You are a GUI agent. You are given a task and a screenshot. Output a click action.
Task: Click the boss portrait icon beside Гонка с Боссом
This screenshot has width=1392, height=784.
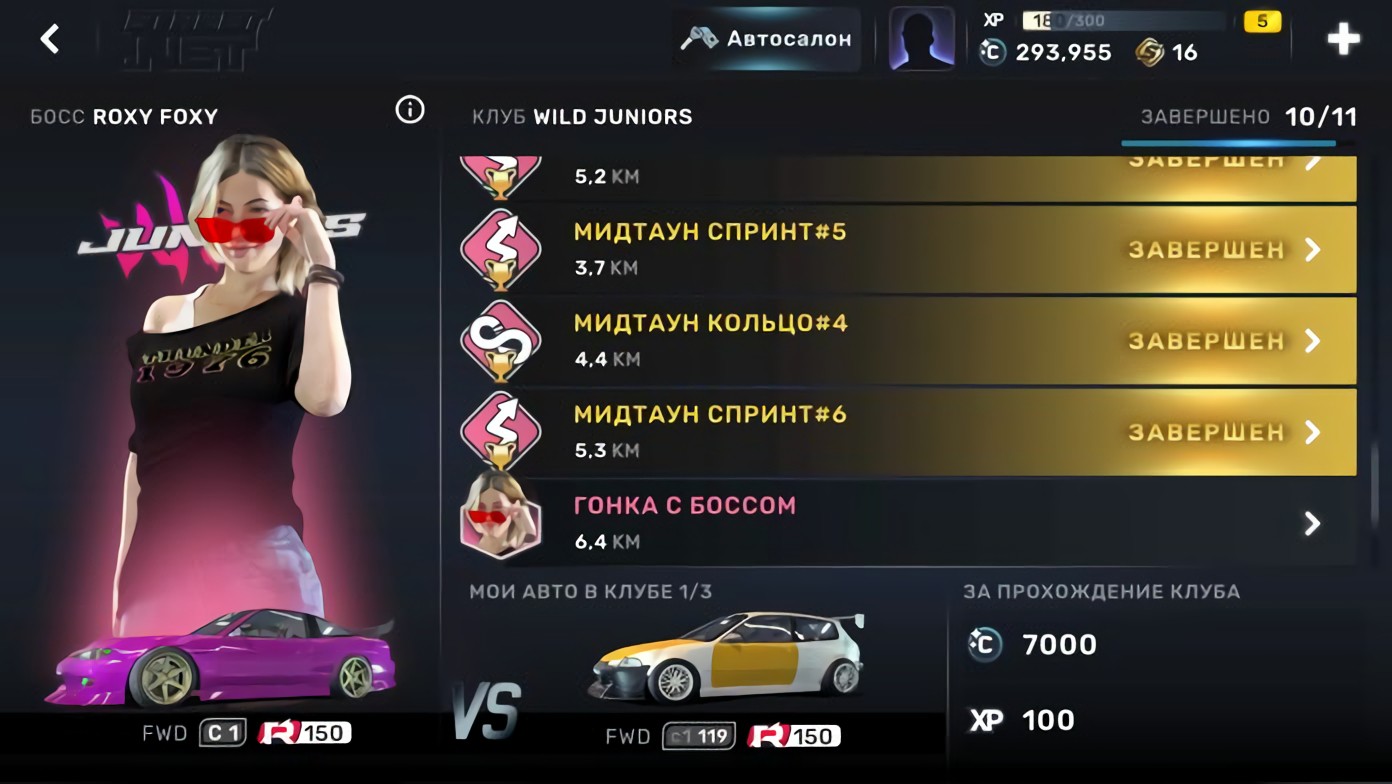tap(501, 522)
